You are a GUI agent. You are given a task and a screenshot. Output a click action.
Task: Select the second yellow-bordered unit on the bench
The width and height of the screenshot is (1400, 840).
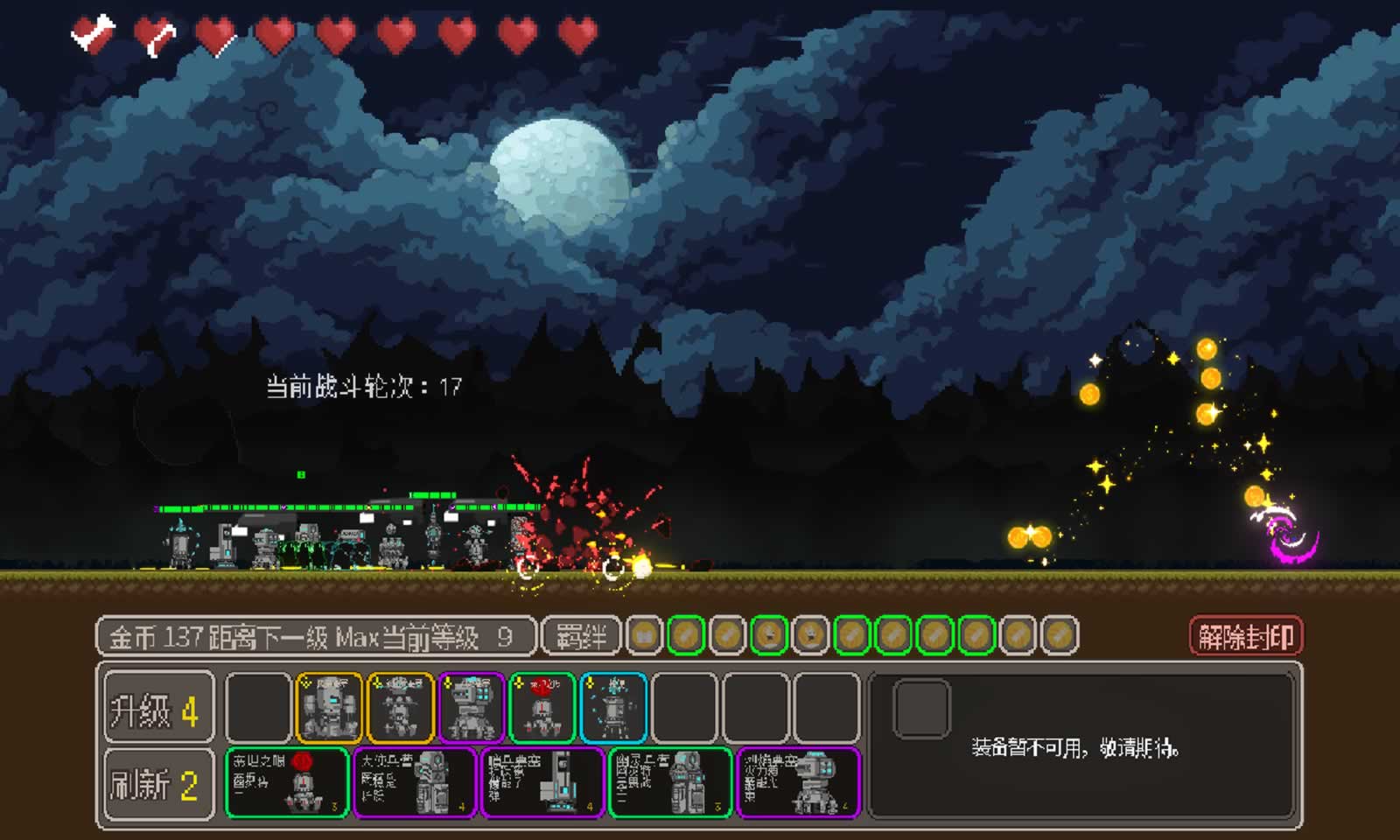tap(402, 706)
